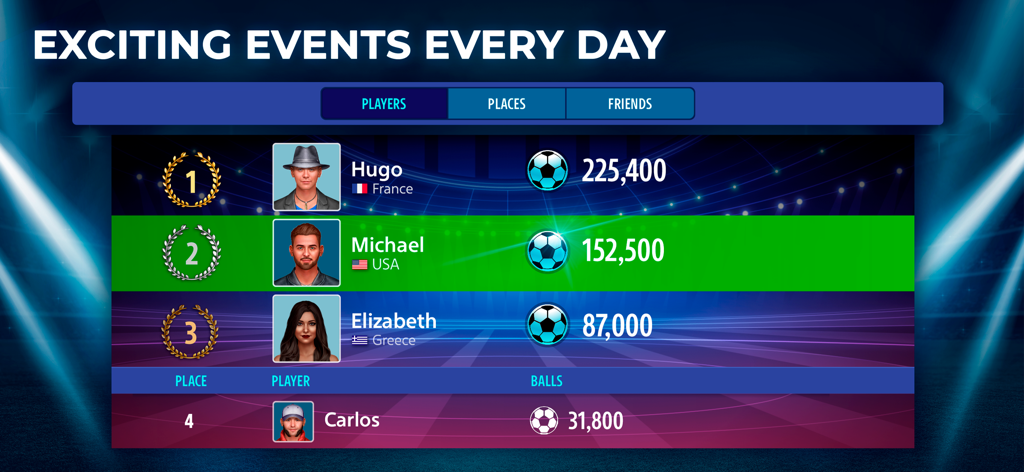Switch to the Players tab
The height and width of the screenshot is (472, 1024).
click(x=384, y=104)
